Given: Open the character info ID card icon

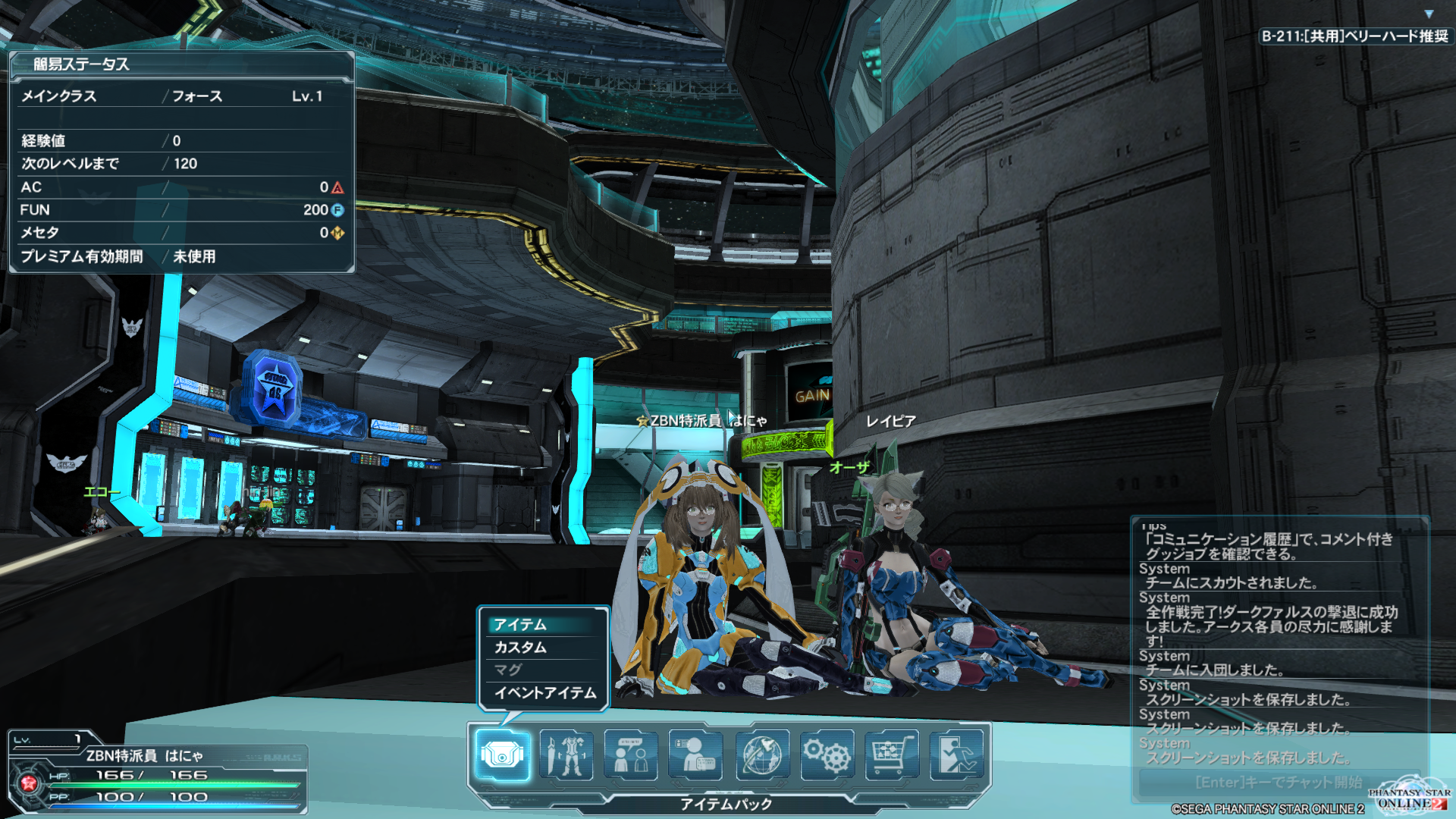Looking at the screenshot, I should click(x=695, y=754).
